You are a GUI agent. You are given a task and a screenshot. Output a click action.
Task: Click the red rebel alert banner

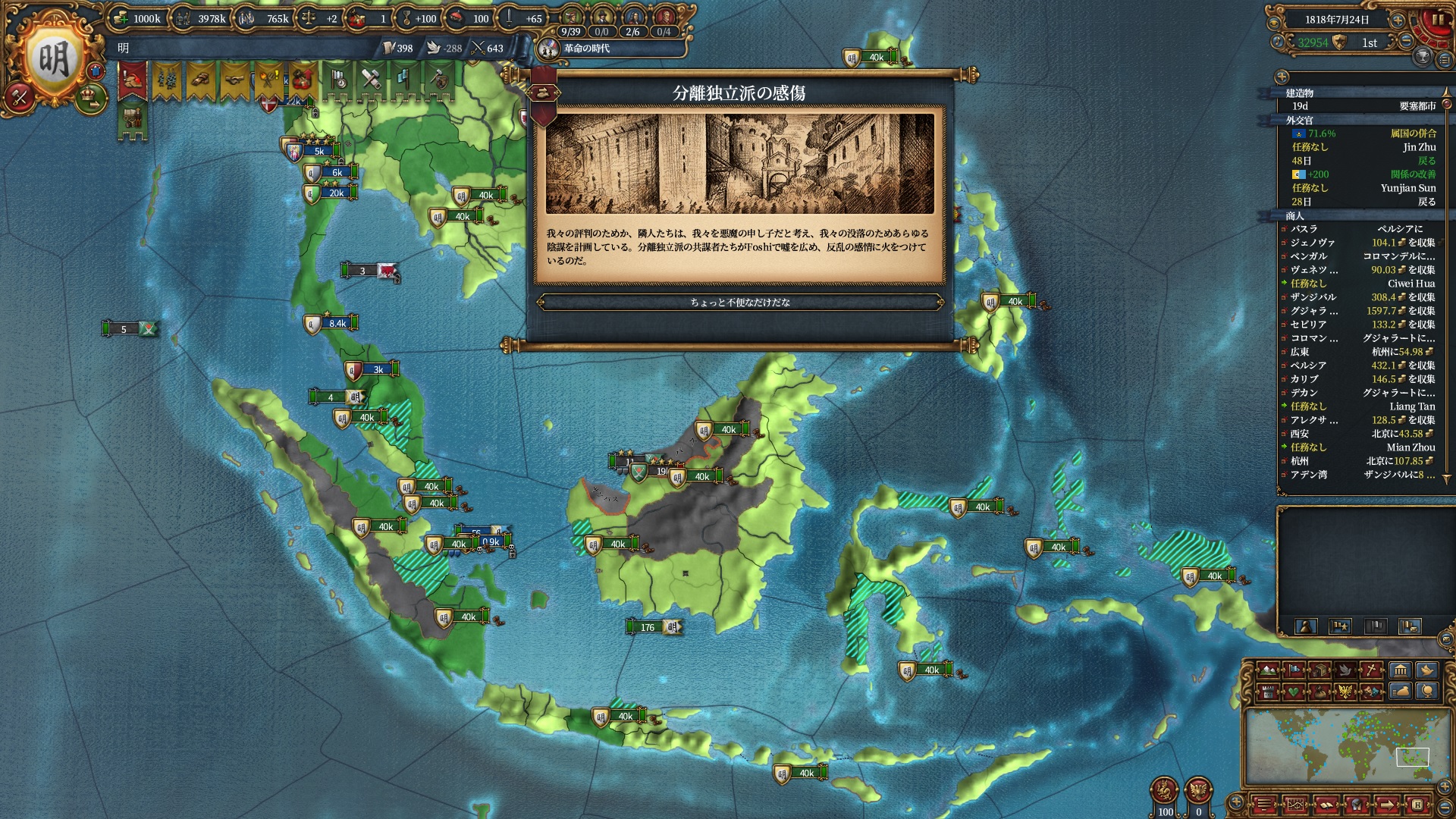132,81
